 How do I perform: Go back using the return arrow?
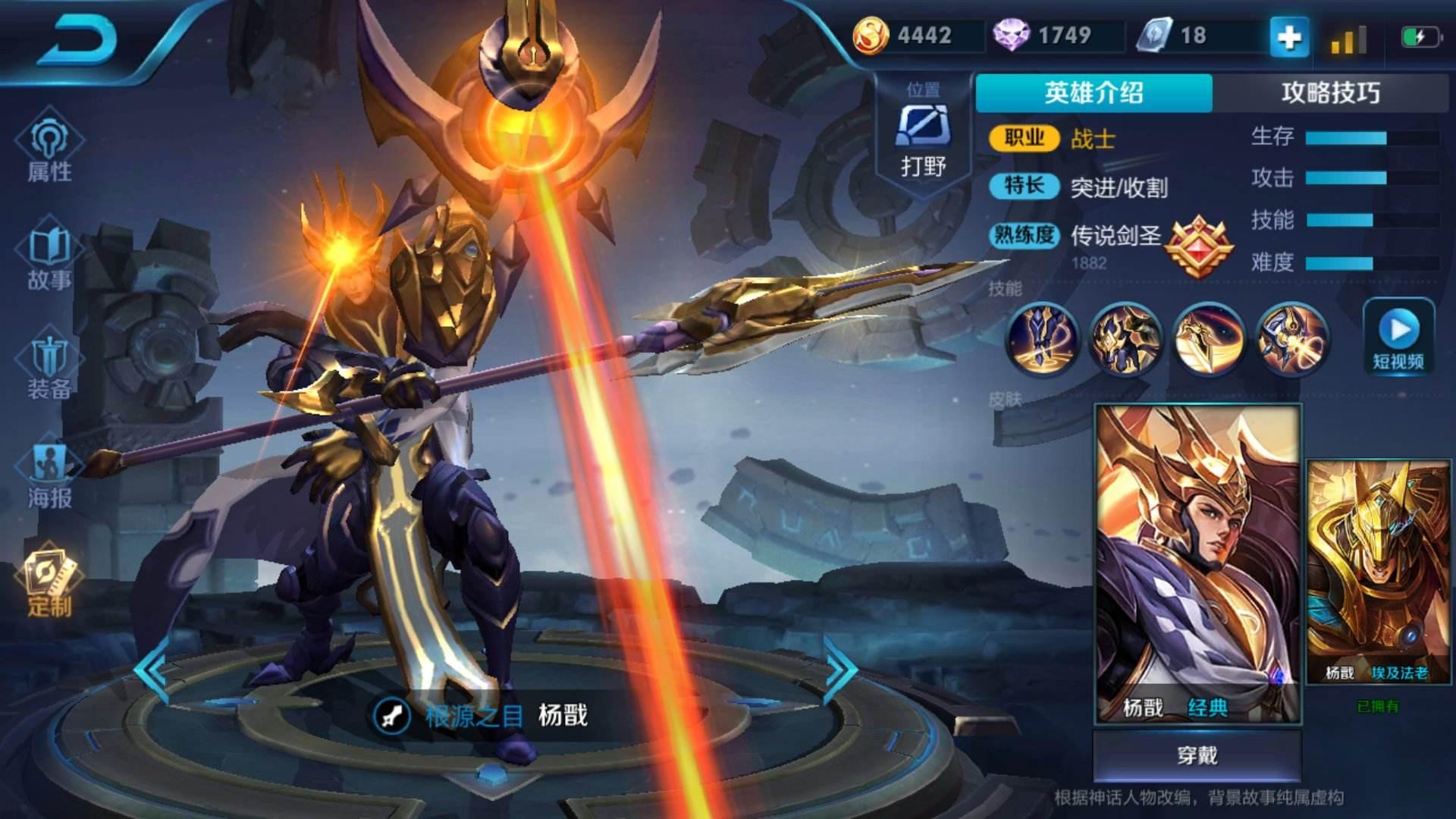(x=76, y=39)
